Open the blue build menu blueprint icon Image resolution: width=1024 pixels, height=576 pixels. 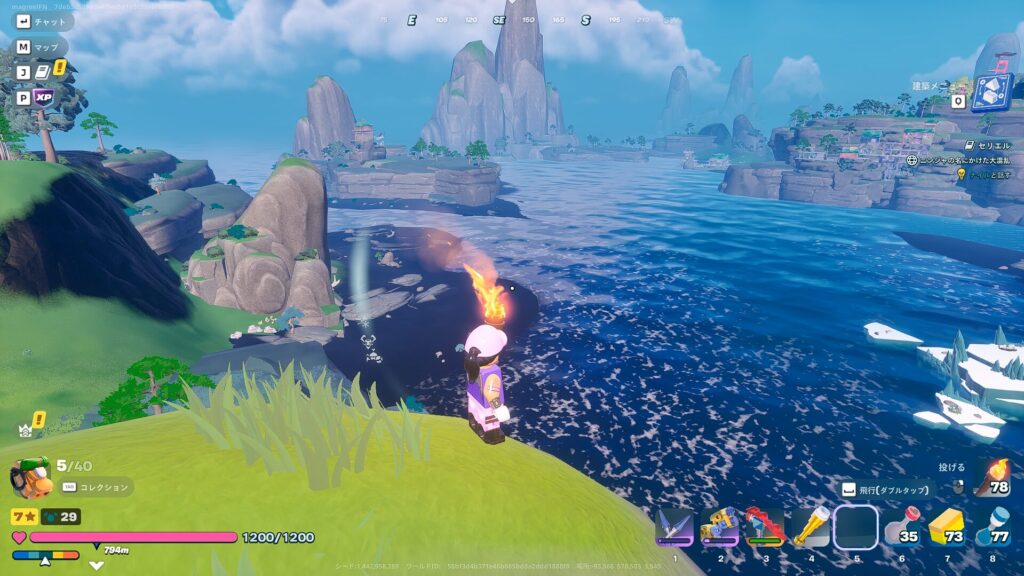coord(991,92)
